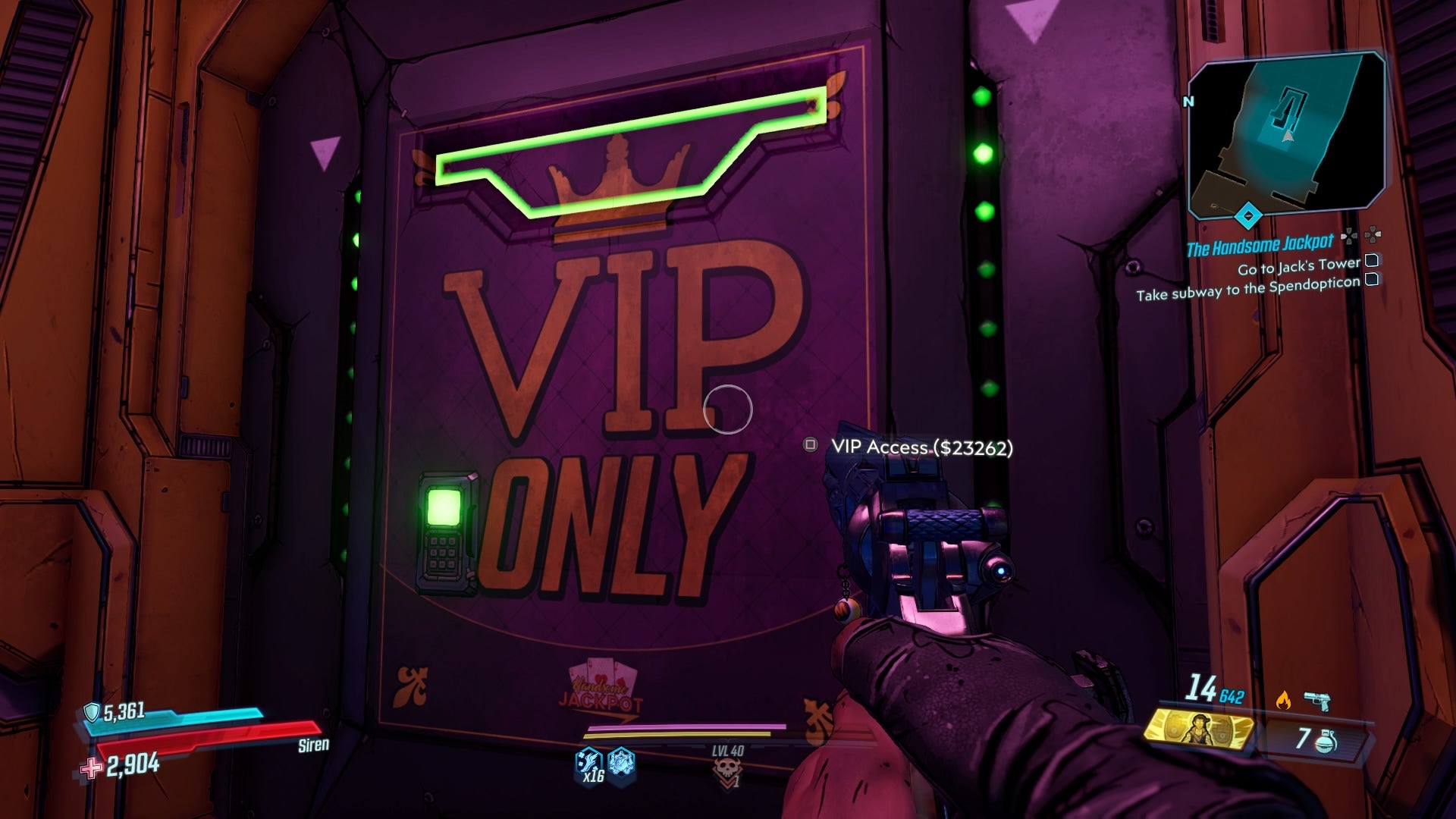Viewport: 1456px width, 819px height.
Task: Check the Spendopticon subway objective box
Action: click(x=1370, y=281)
